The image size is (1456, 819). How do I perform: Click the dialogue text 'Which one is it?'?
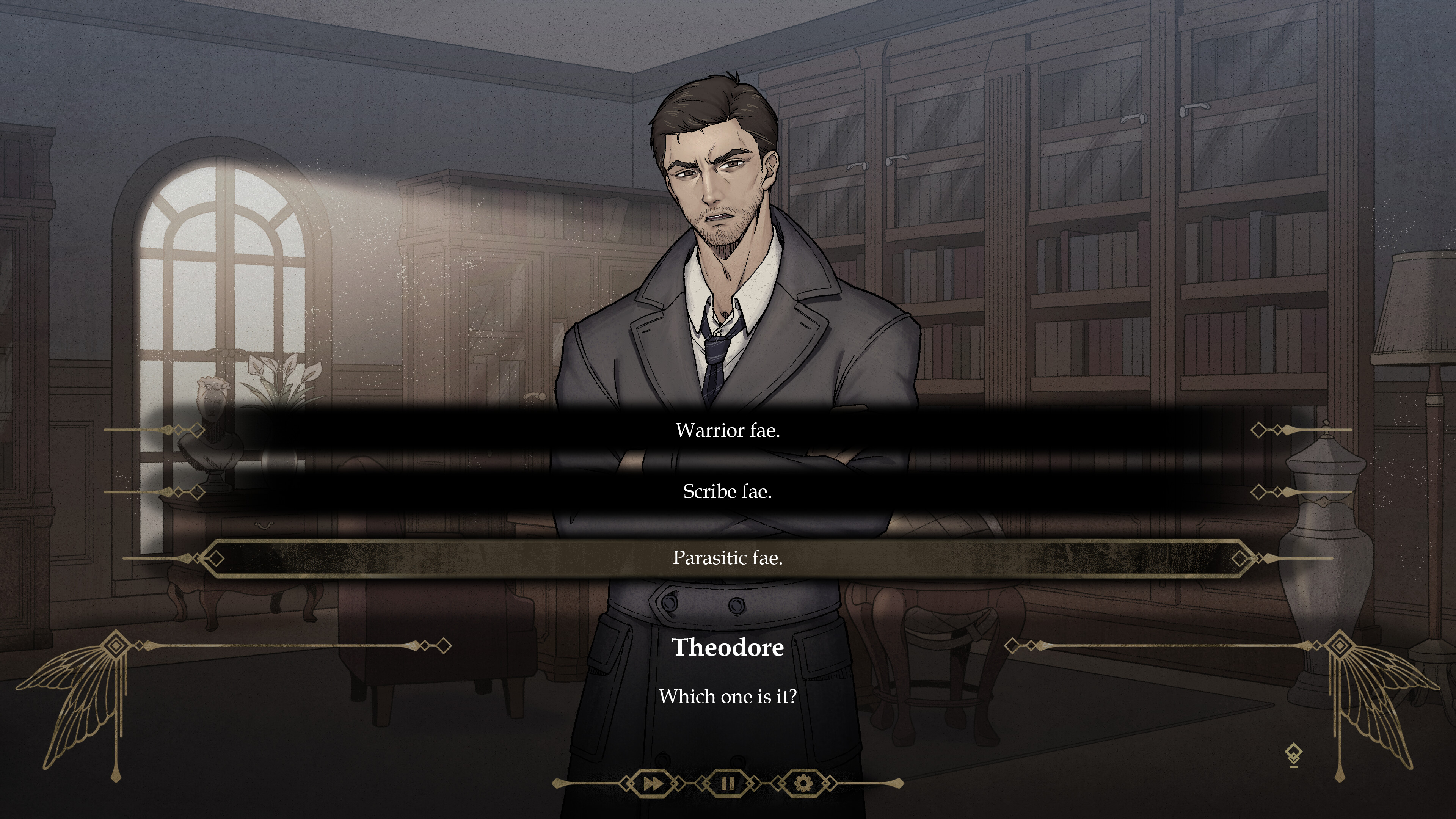click(728, 697)
